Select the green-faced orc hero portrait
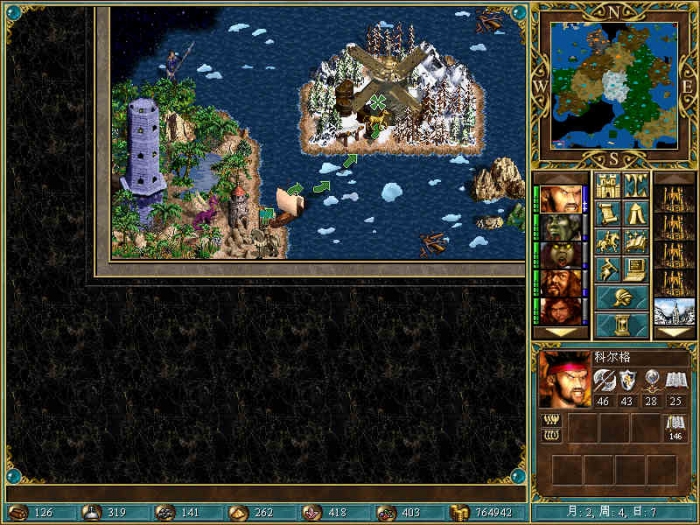The width and height of the screenshot is (700, 525). tap(561, 227)
